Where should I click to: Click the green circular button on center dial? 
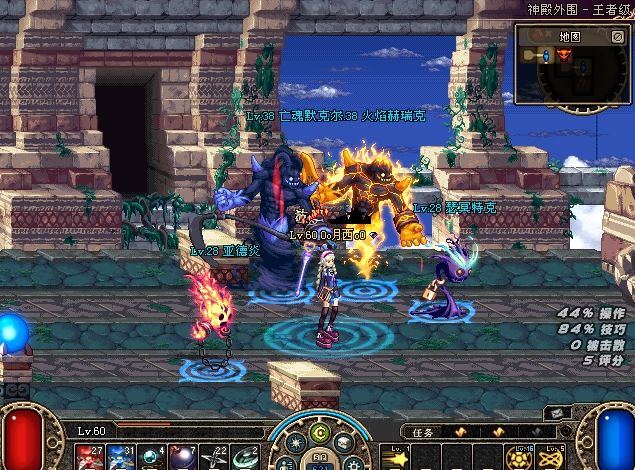click(x=319, y=433)
